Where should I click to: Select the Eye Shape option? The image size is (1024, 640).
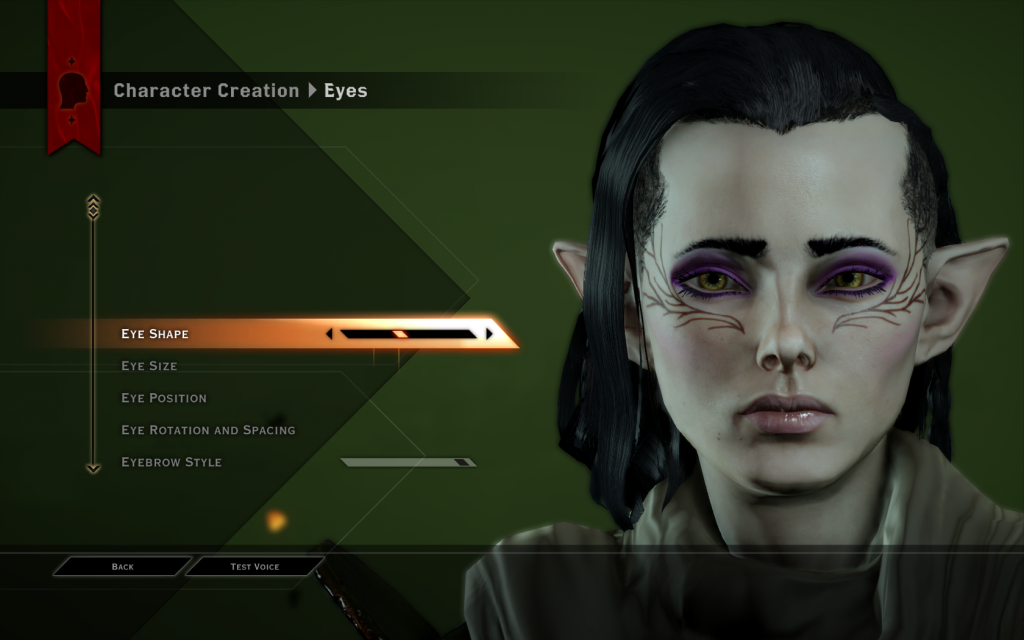(x=155, y=334)
